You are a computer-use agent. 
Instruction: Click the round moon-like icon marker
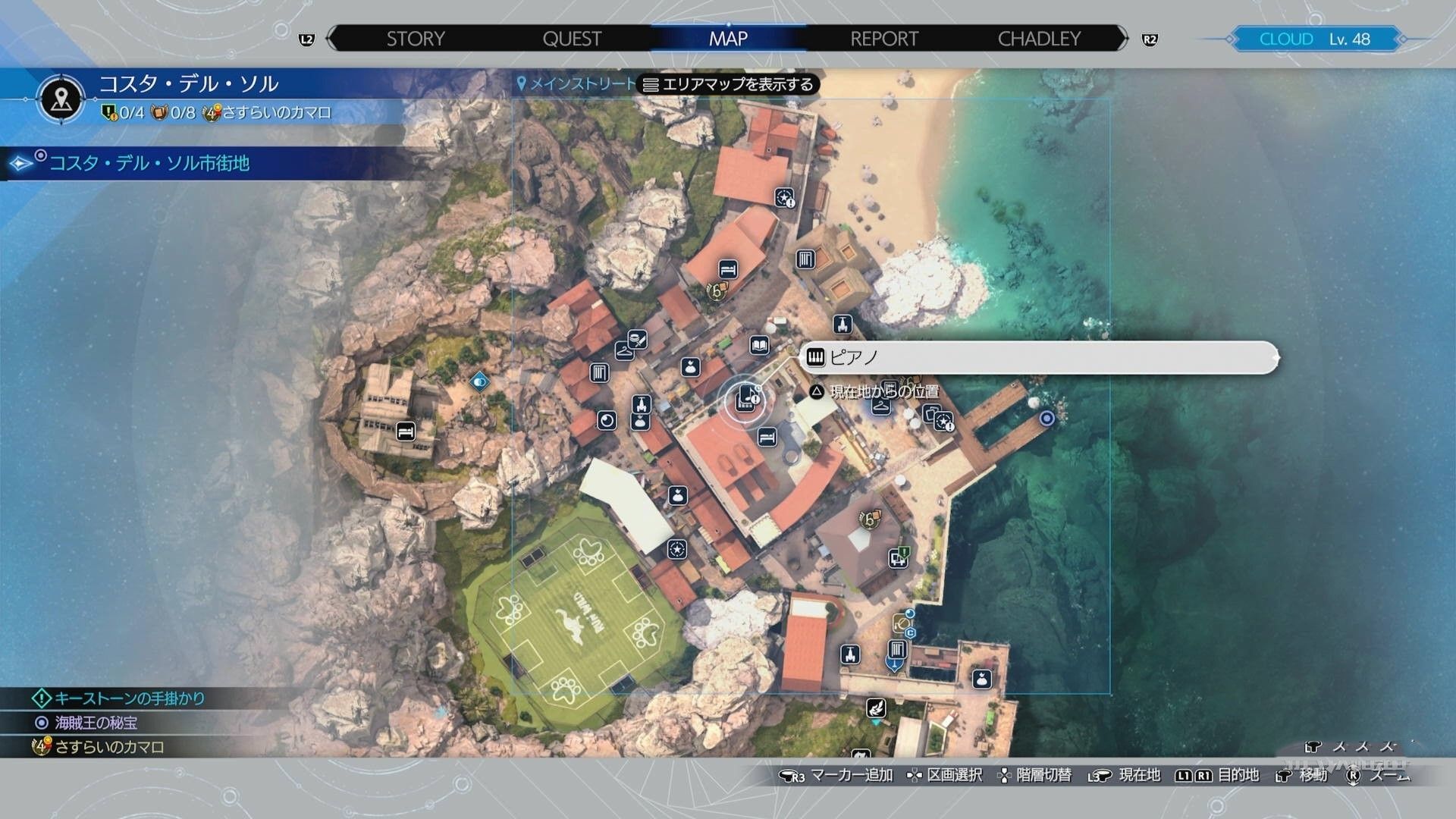(x=607, y=419)
